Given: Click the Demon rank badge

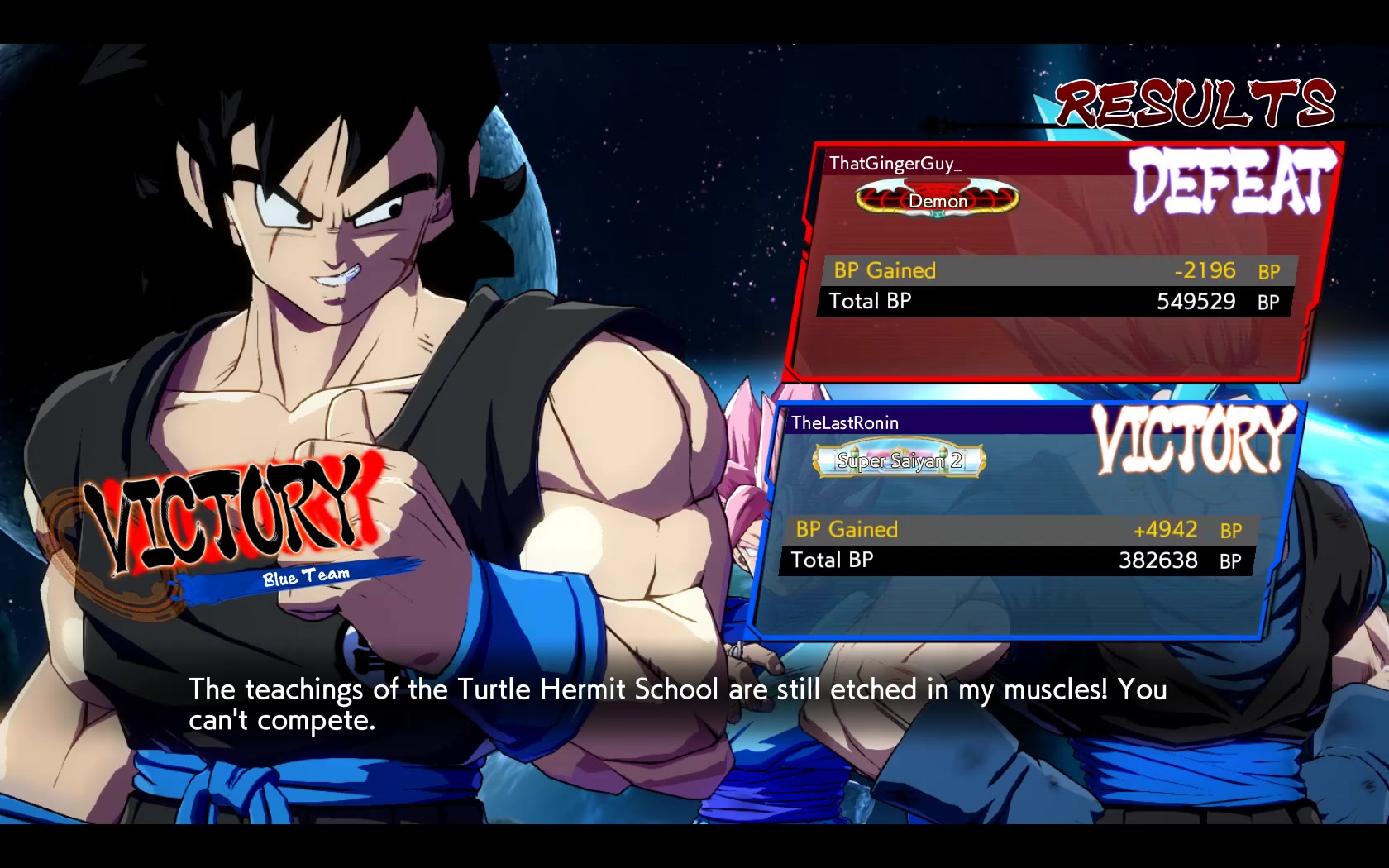Looking at the screenshot, I should coord(938,200).
